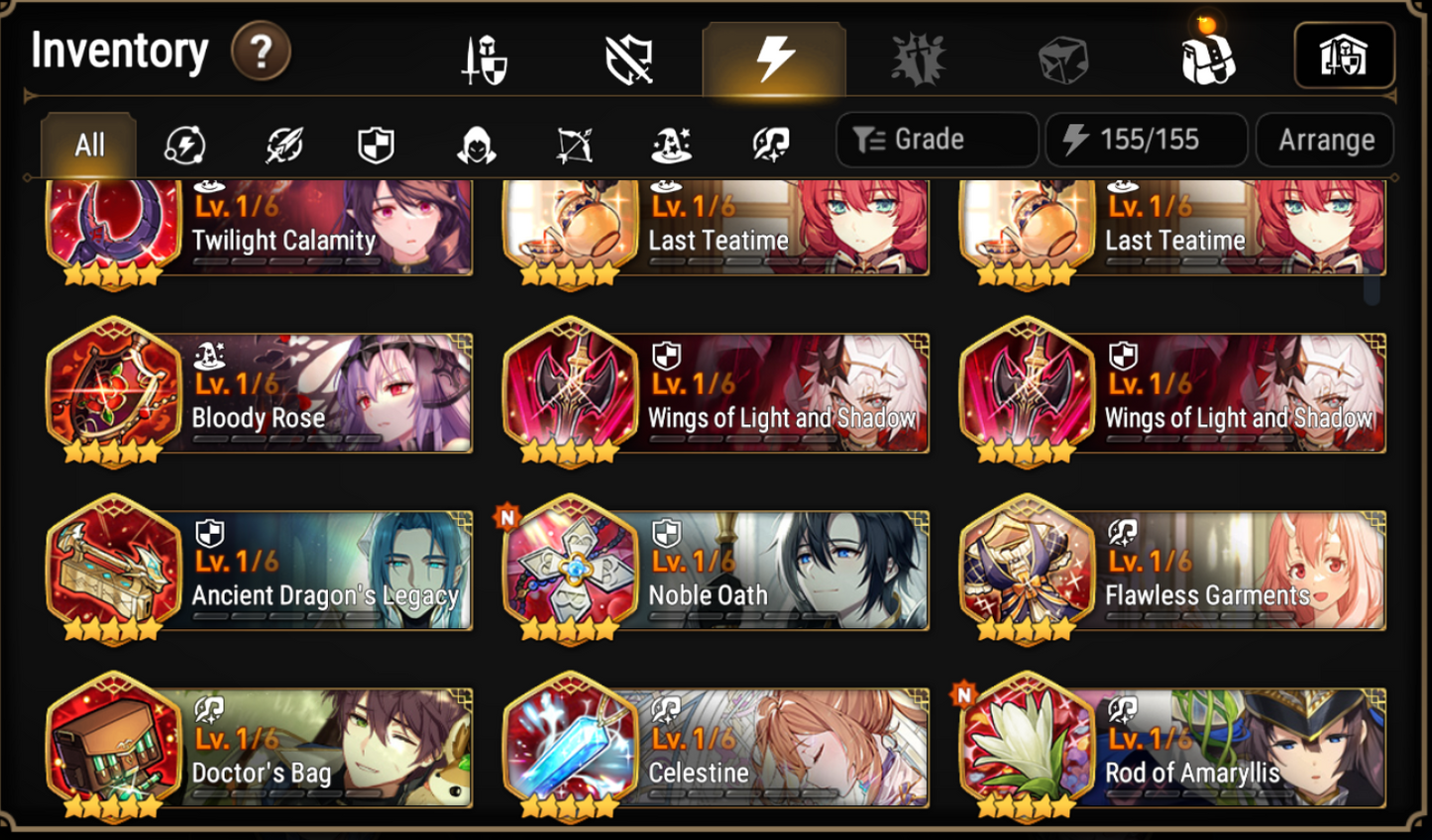
Task: Open the Grade filter dropdown
Action: click(x=935, y=140)
